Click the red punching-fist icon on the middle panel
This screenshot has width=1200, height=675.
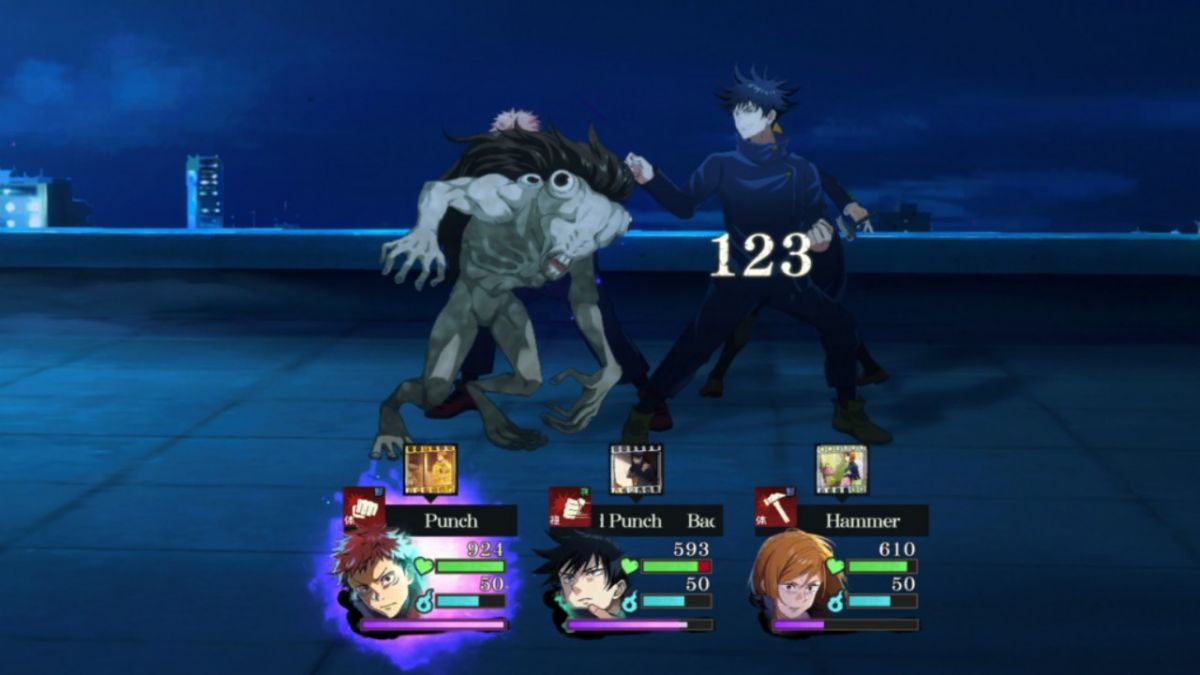click(x=570, y=508)
